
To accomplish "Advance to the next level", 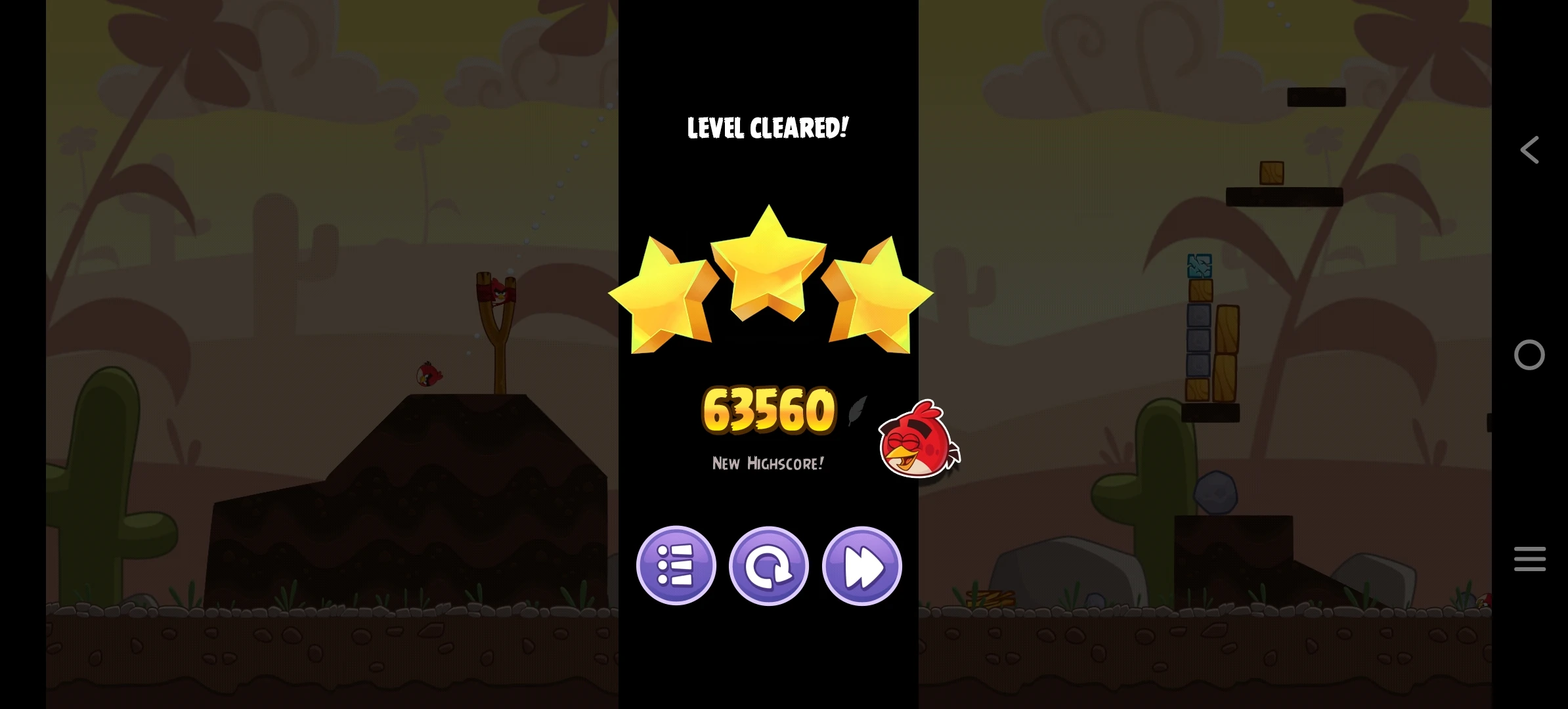I will (861, 566).
